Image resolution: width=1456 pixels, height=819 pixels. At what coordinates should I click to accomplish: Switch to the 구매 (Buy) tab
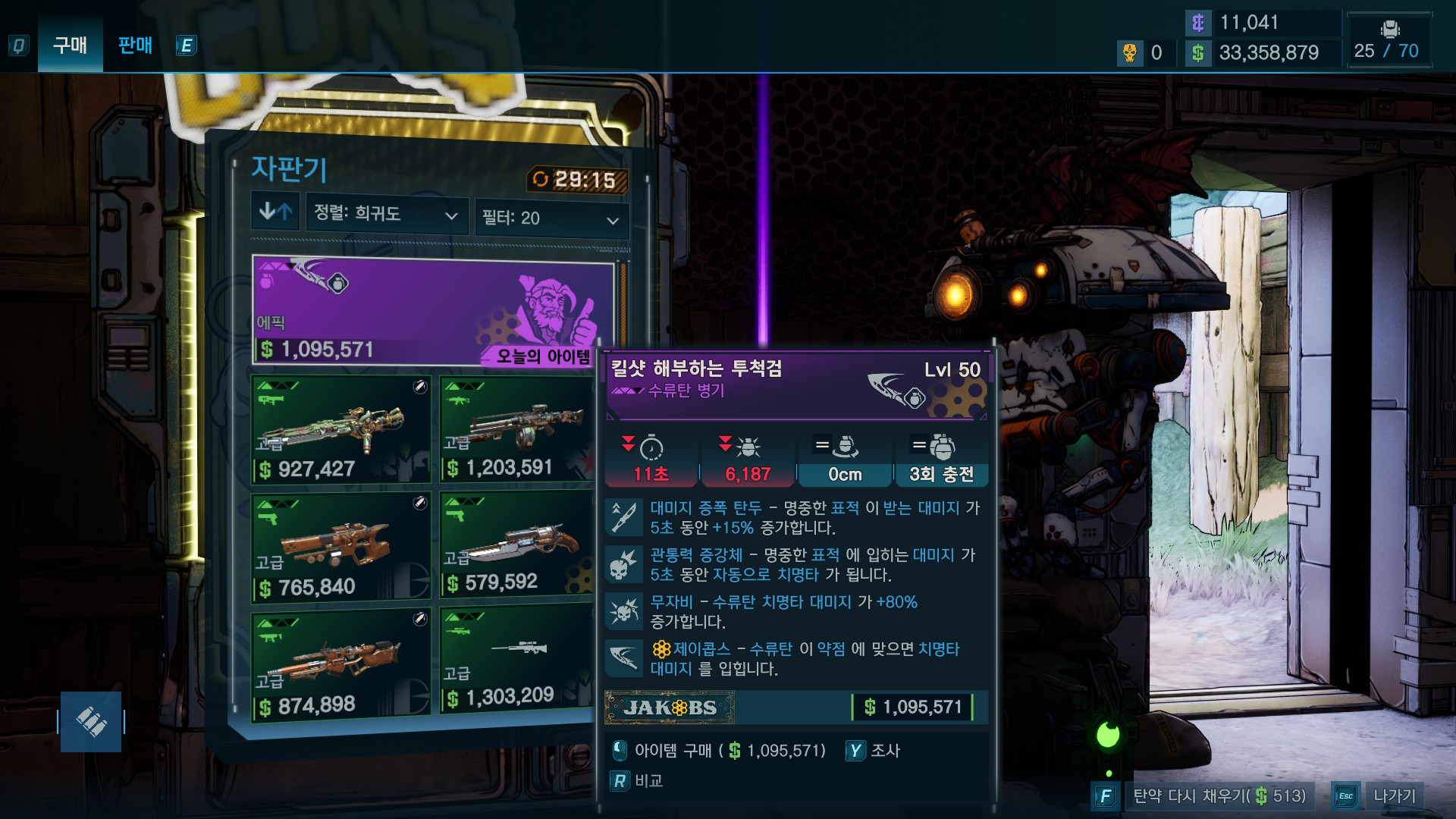click(70, 45)
